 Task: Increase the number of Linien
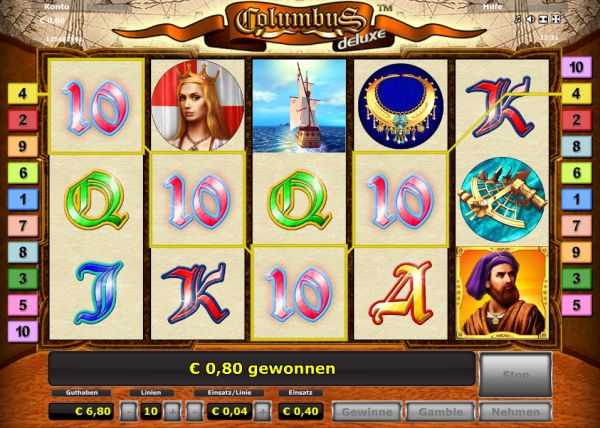point(171,411)
